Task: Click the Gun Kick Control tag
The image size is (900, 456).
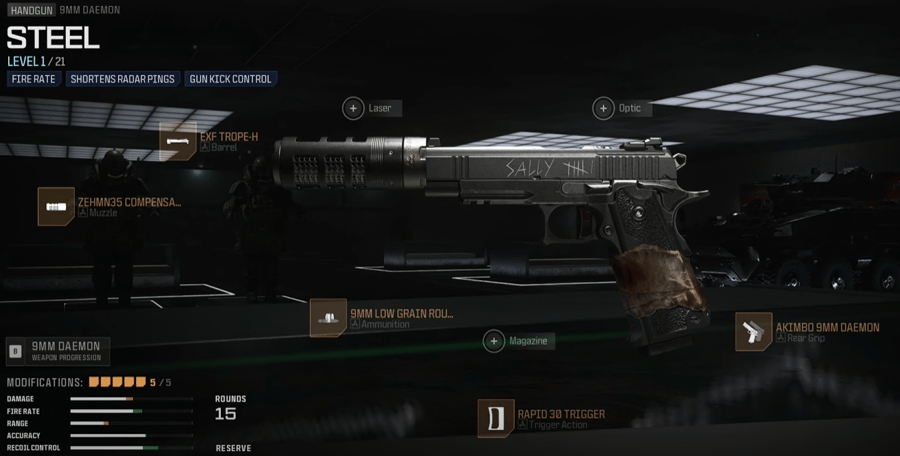Action: click(230, 79)
